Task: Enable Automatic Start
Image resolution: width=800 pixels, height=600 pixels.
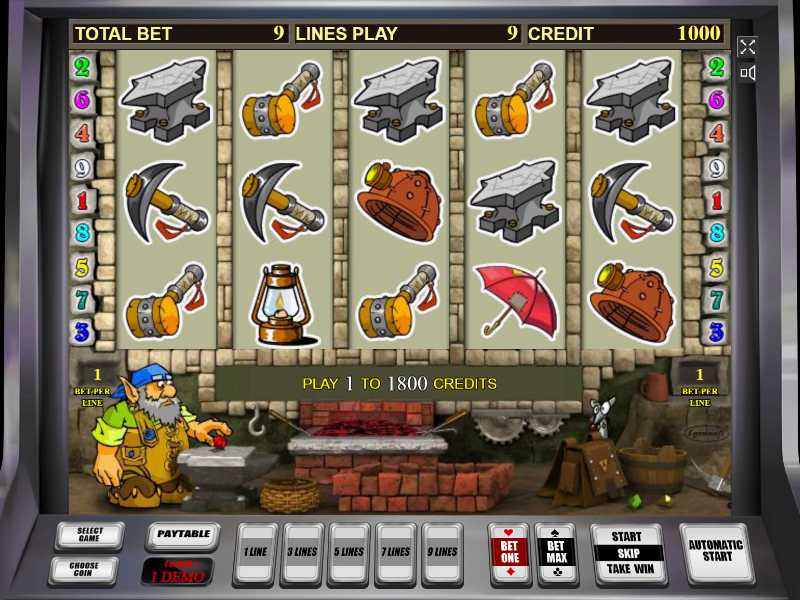Action: (716, 551)
